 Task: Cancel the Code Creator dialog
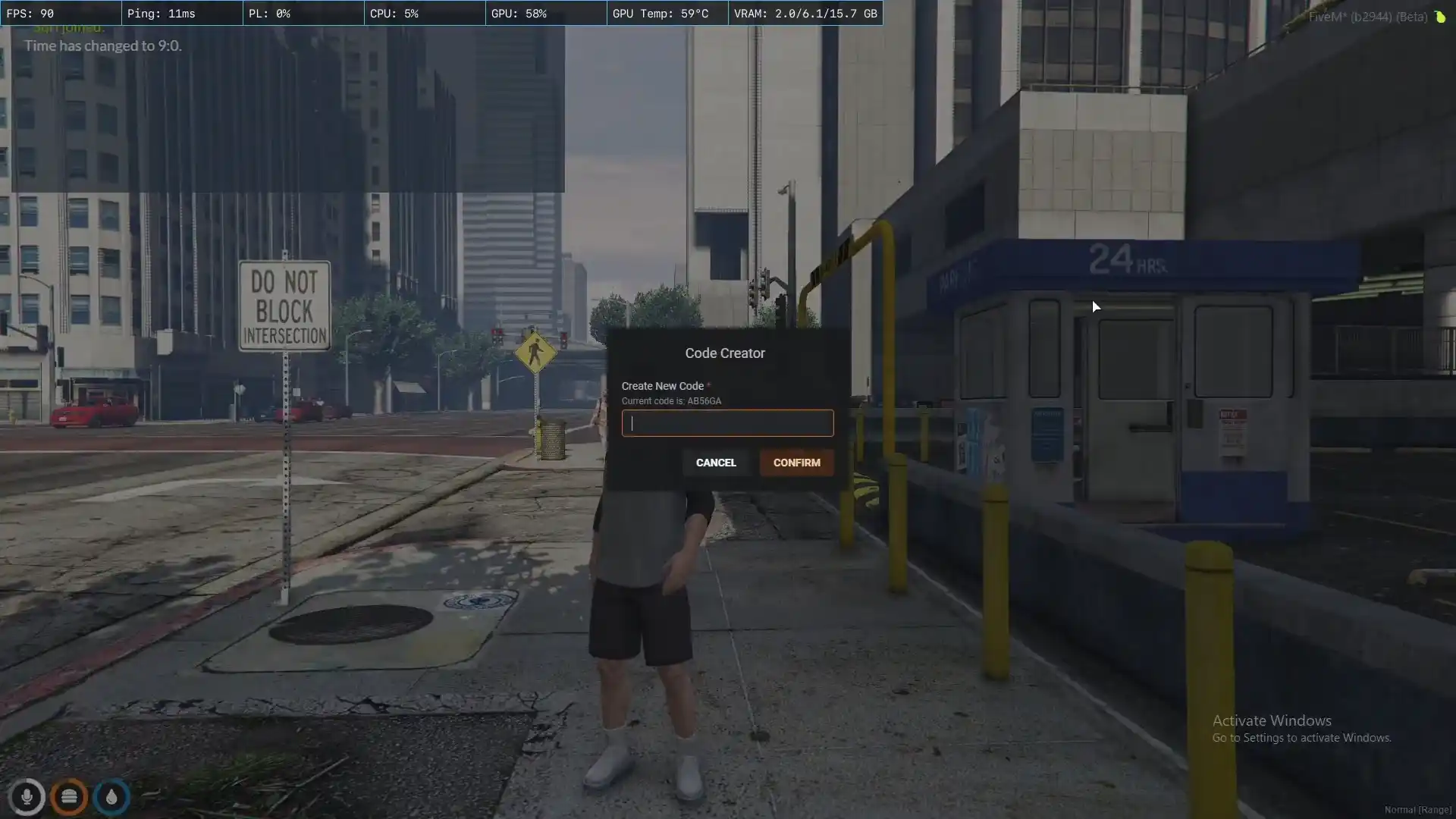[716, 463]
